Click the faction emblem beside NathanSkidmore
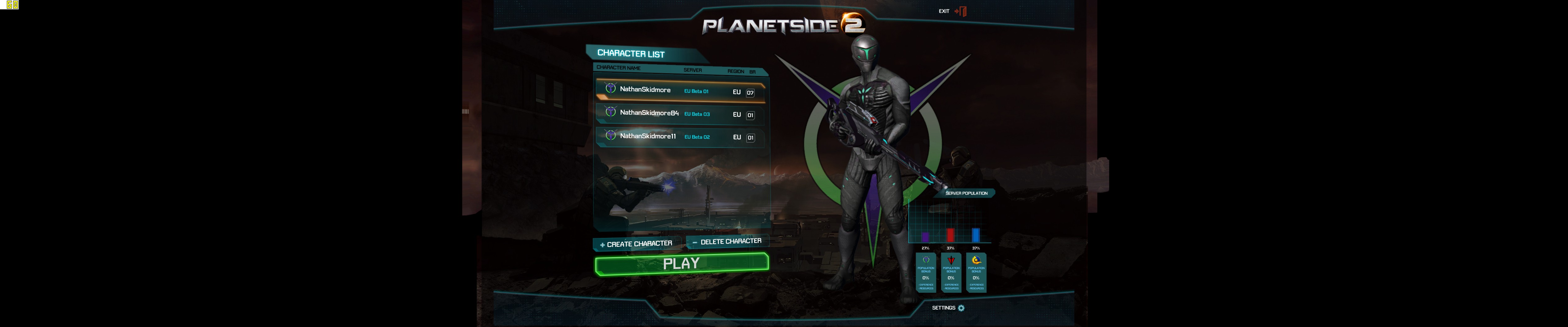The height and width of the screenshot is (327, 1568). pos(610,89)
